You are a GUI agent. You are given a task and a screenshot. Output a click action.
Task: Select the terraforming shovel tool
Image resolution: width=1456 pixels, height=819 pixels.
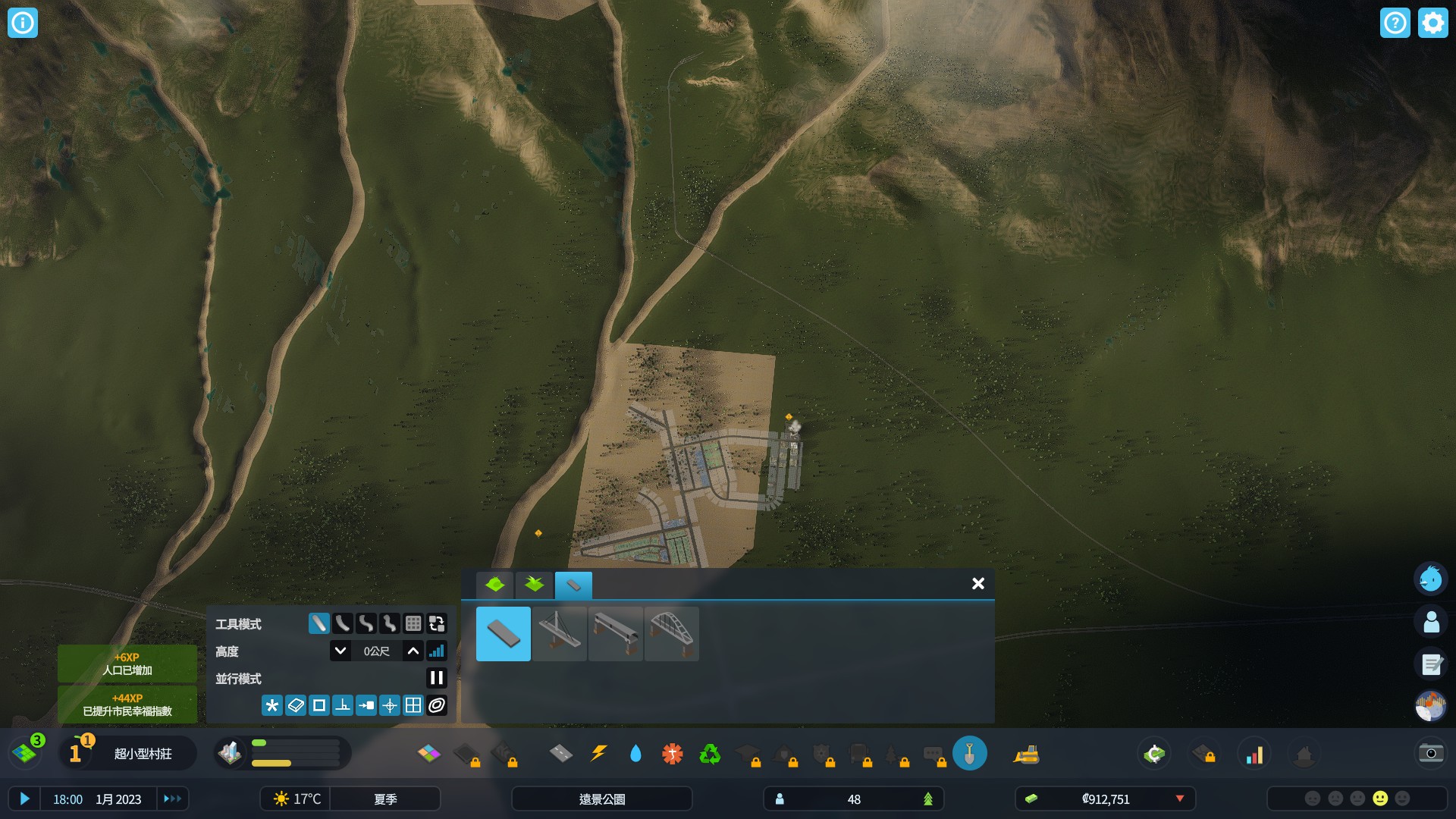971,754
